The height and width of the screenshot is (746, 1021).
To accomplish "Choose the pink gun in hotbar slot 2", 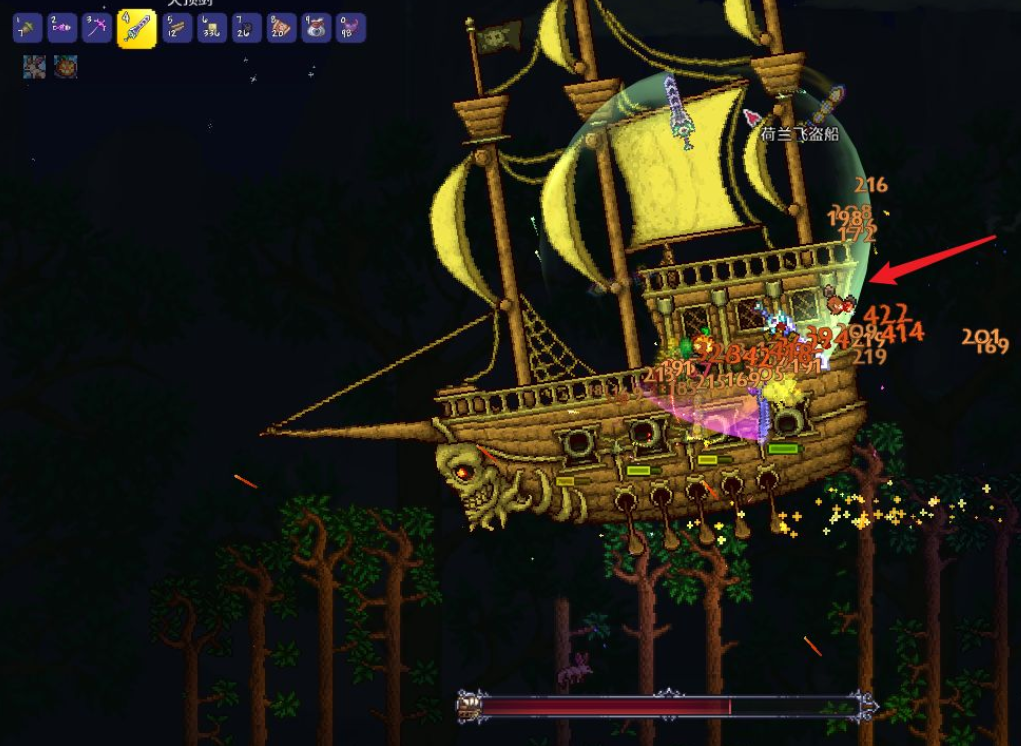I will coord(62,28).
